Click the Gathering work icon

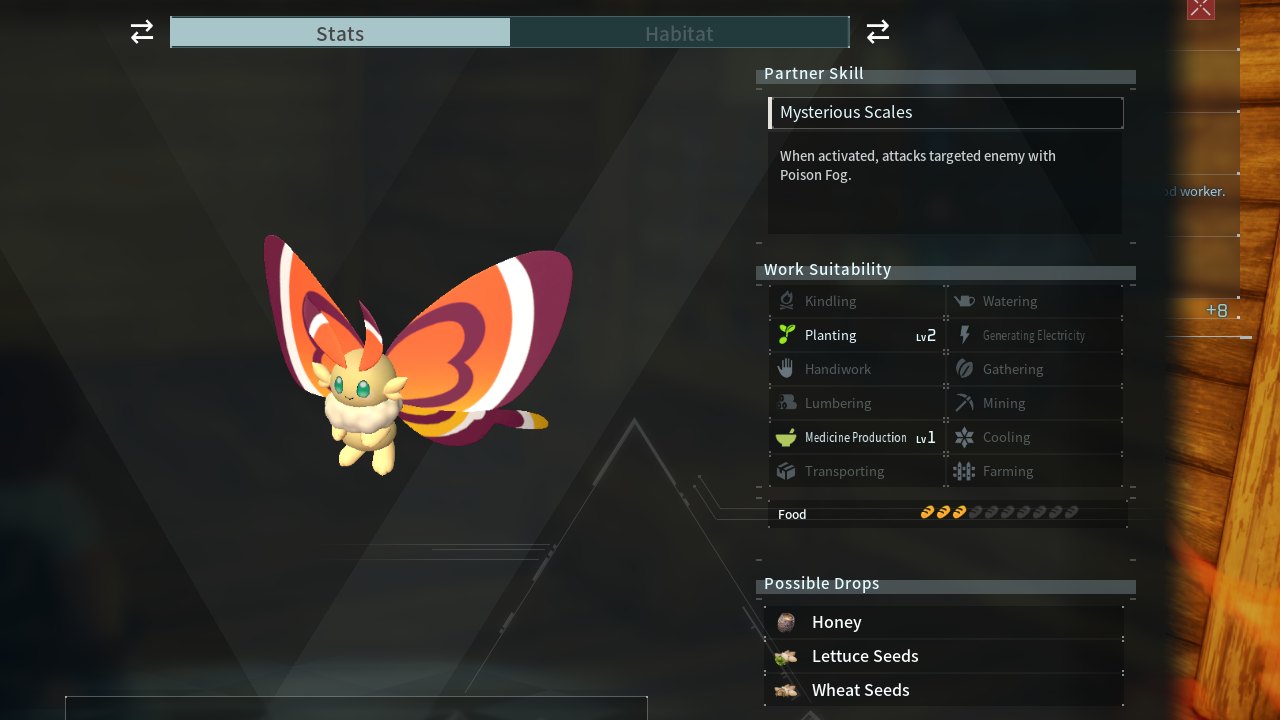coord(963,369)
